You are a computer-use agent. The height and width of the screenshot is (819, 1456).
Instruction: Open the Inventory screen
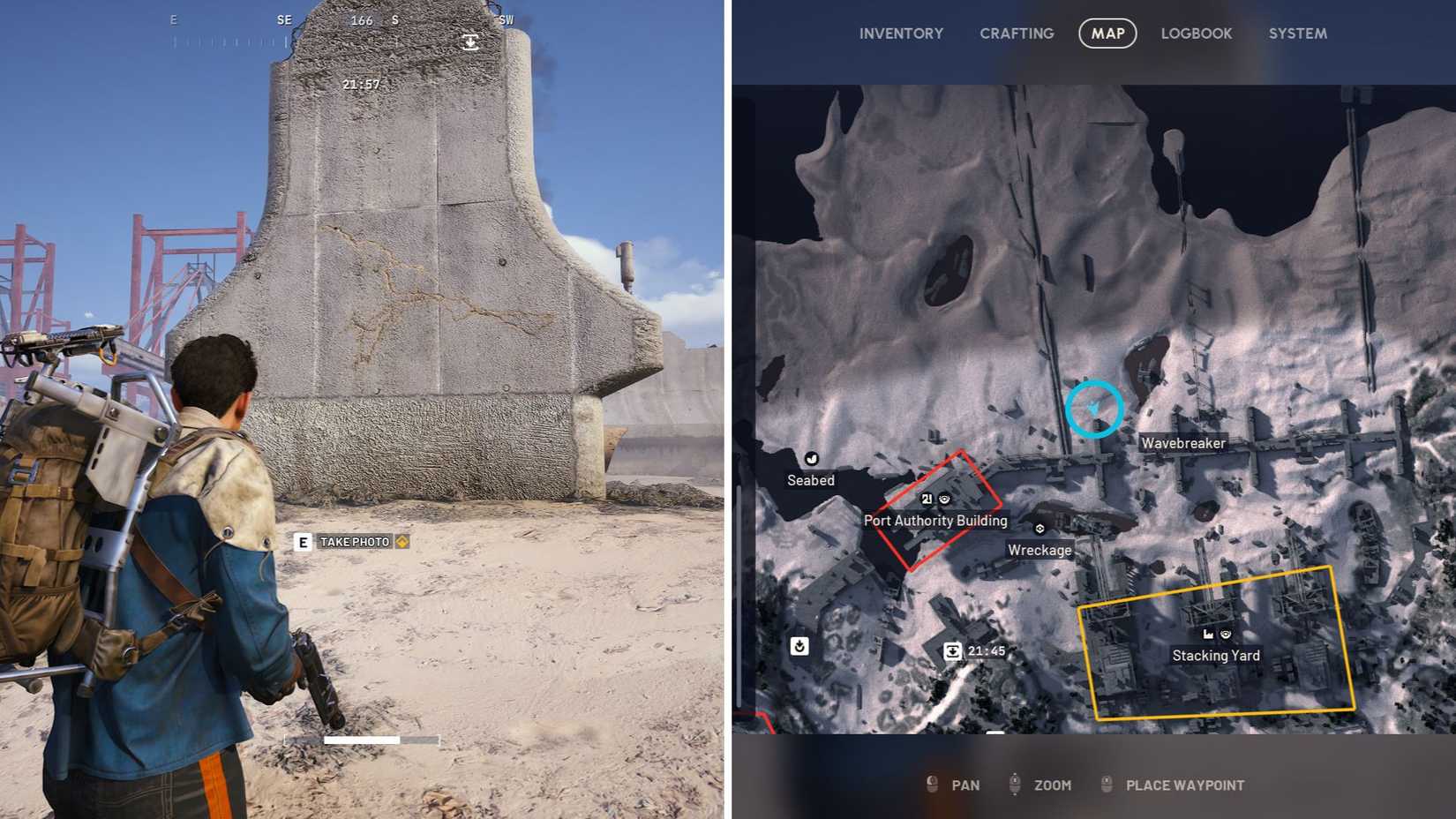[x=901, y=34]
